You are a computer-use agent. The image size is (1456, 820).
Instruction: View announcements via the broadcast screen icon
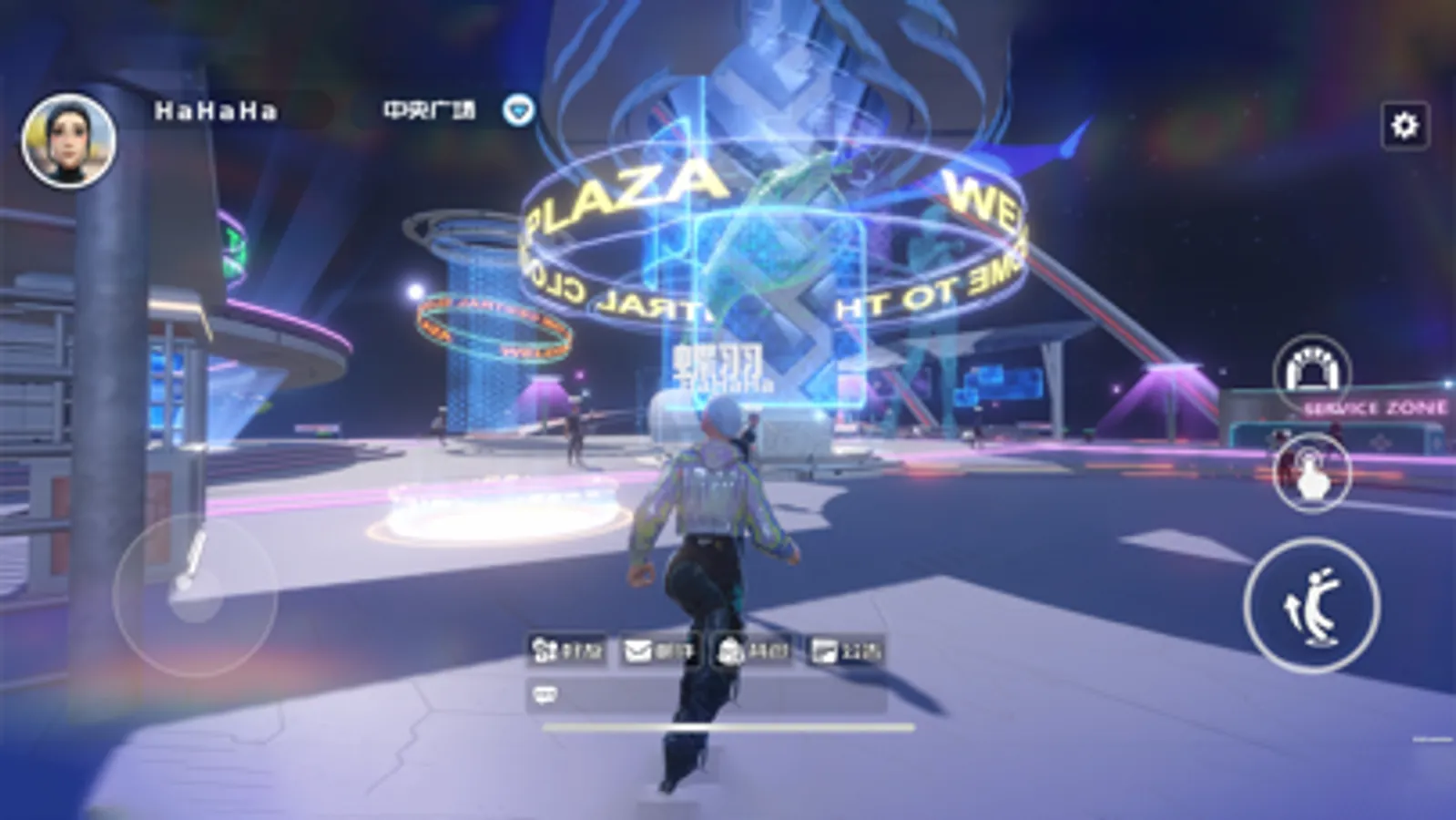(826, 649)
